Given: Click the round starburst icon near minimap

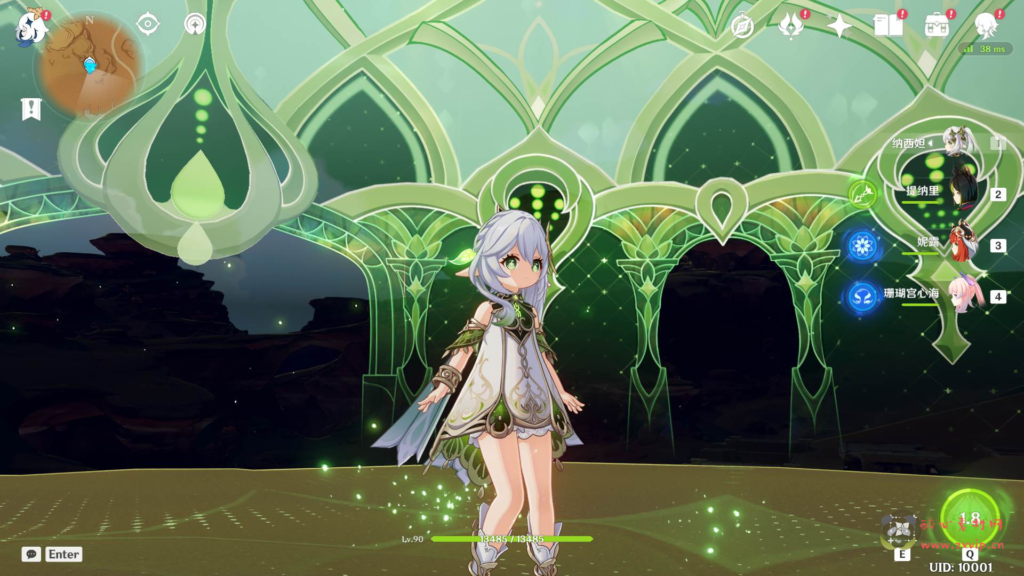Looking at the screenshot, I should tap(195, 24).
